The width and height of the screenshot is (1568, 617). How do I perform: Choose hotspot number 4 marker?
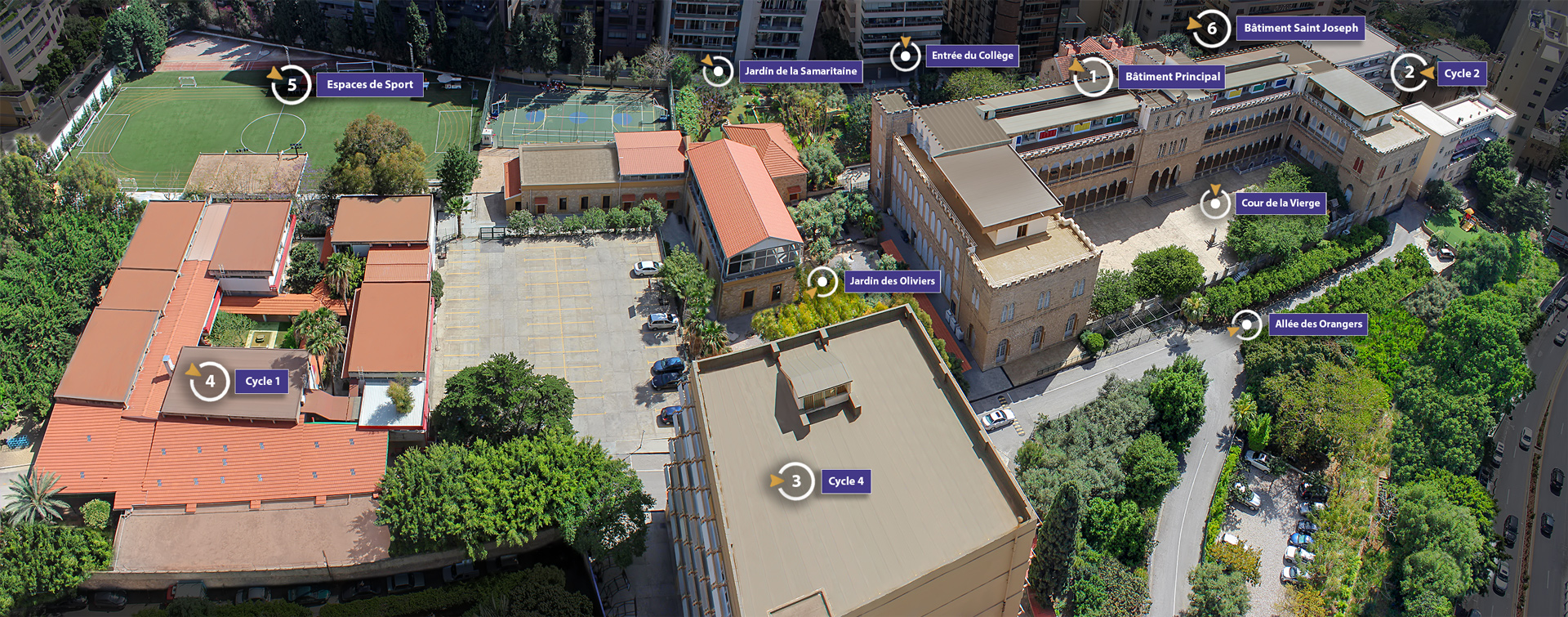pyautogui.click(x=210, y=381)
